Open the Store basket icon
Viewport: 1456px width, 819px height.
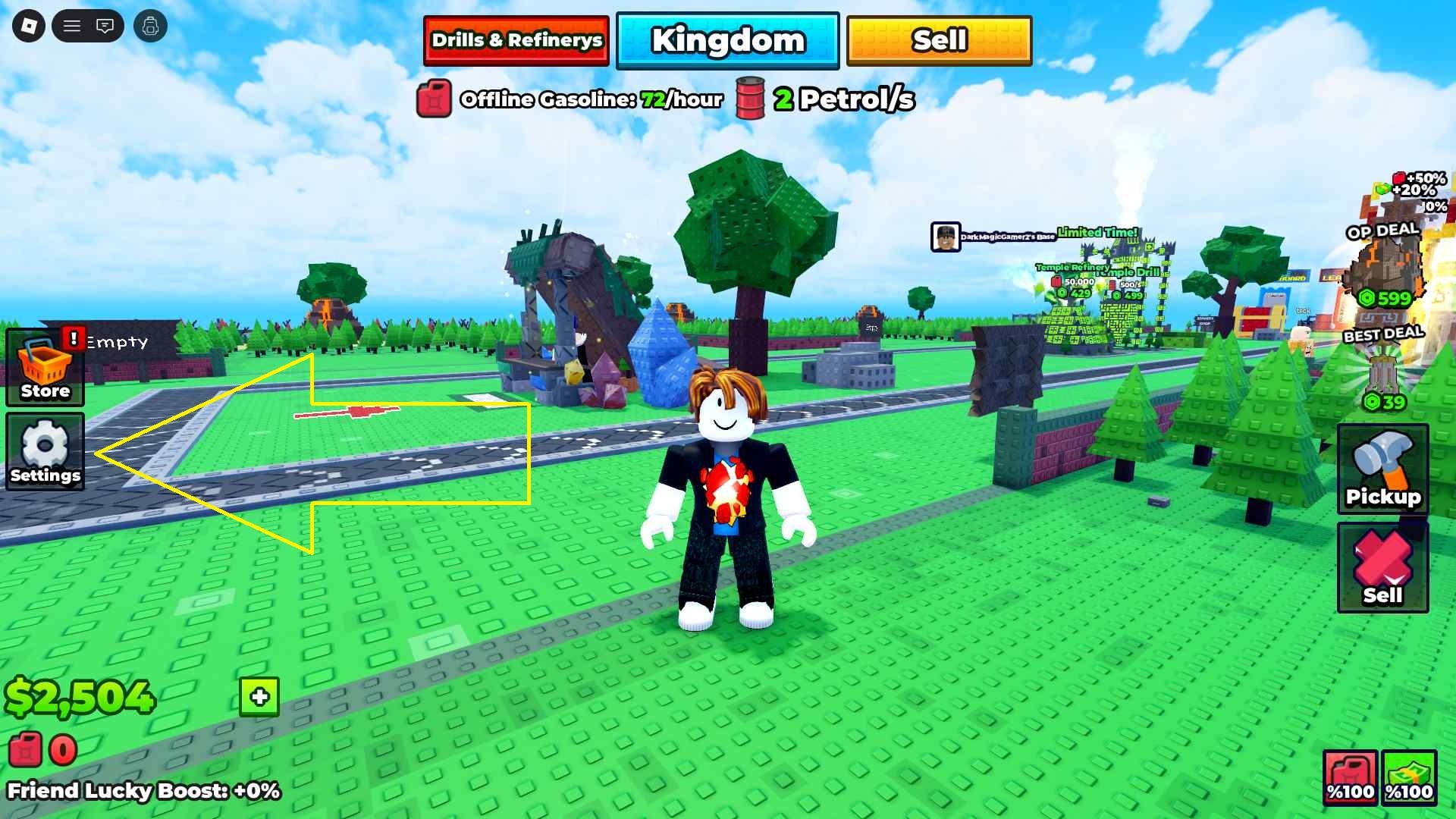tap(45, 368)
